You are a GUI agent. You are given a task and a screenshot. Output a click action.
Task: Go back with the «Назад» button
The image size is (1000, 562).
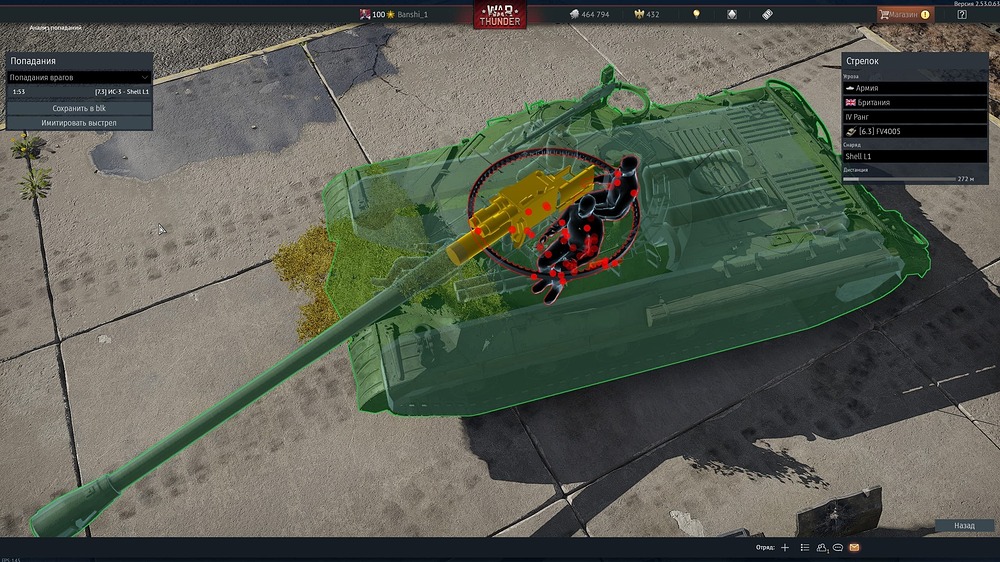point(964,525)
